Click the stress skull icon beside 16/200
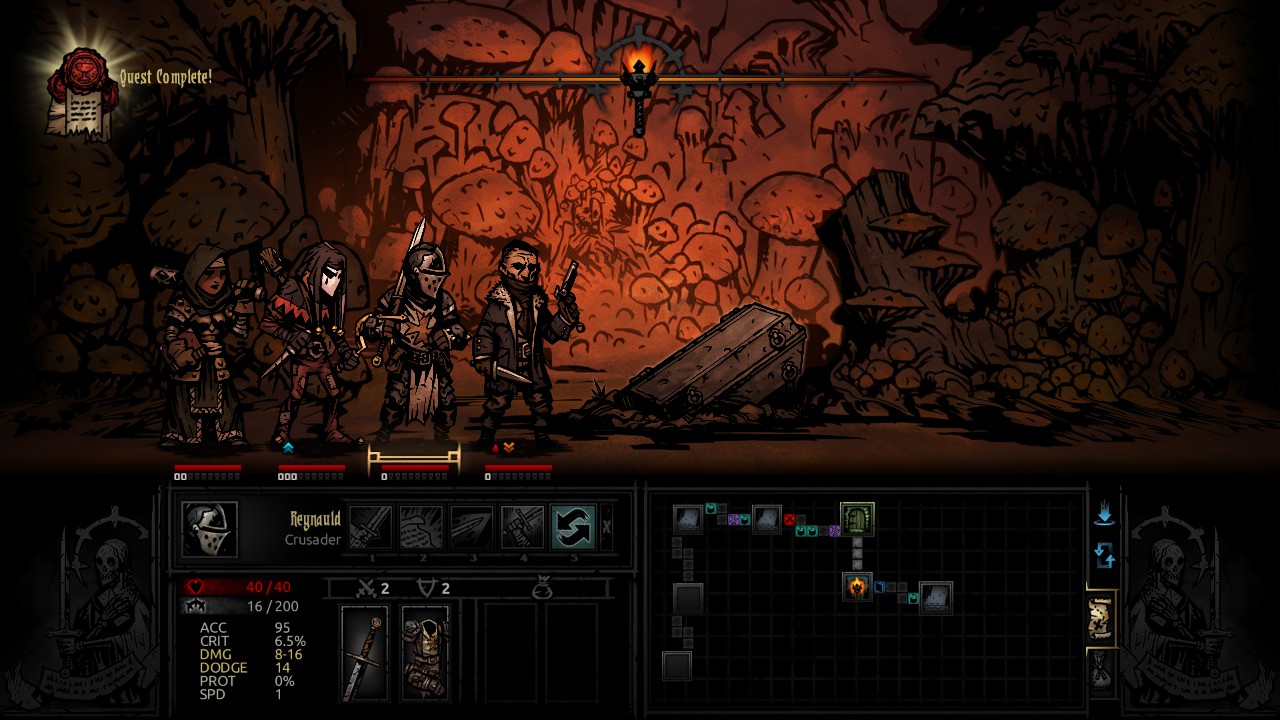The width and height of the screenshot is (1280, 720). coord(195,606)
